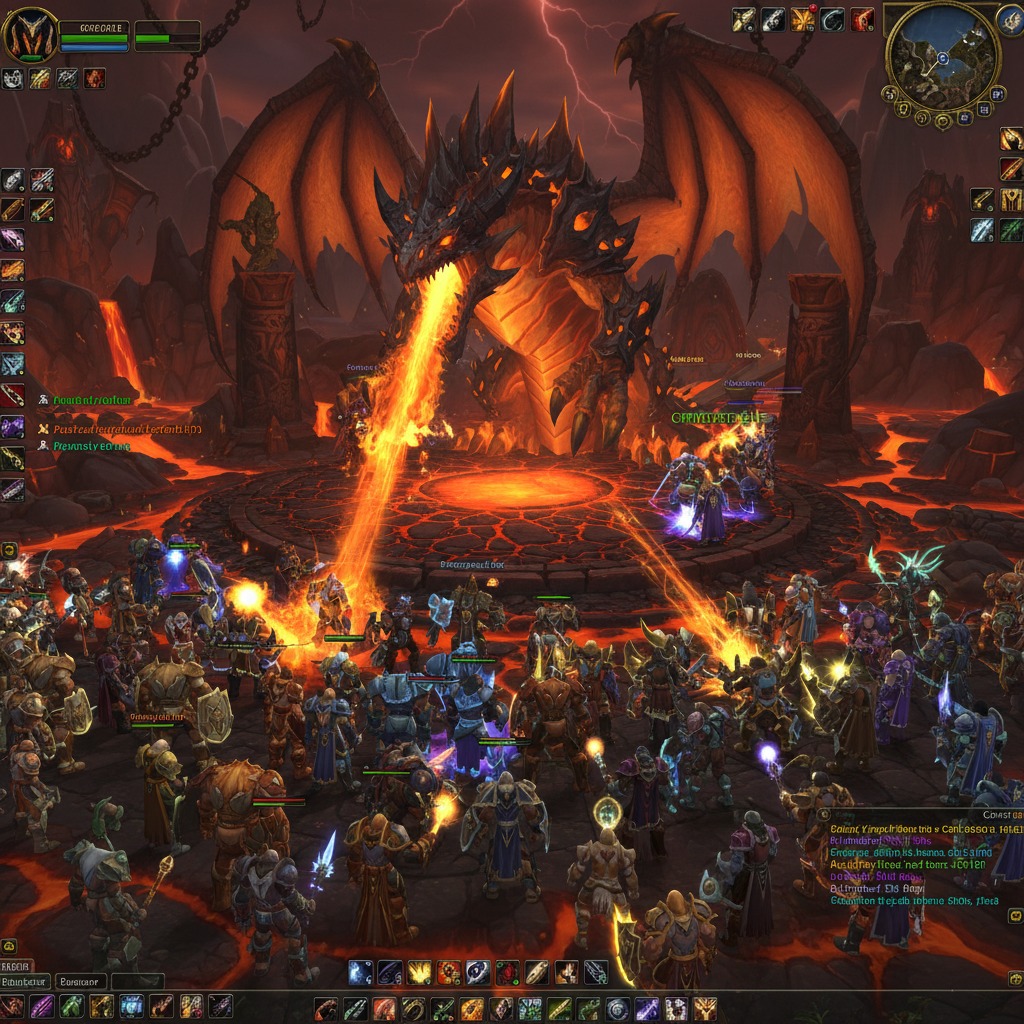The width and height of the screenshot is (1024, 1024).
Task: Select the silver crescent ring buff icon
Action: (x=832, y=19)
